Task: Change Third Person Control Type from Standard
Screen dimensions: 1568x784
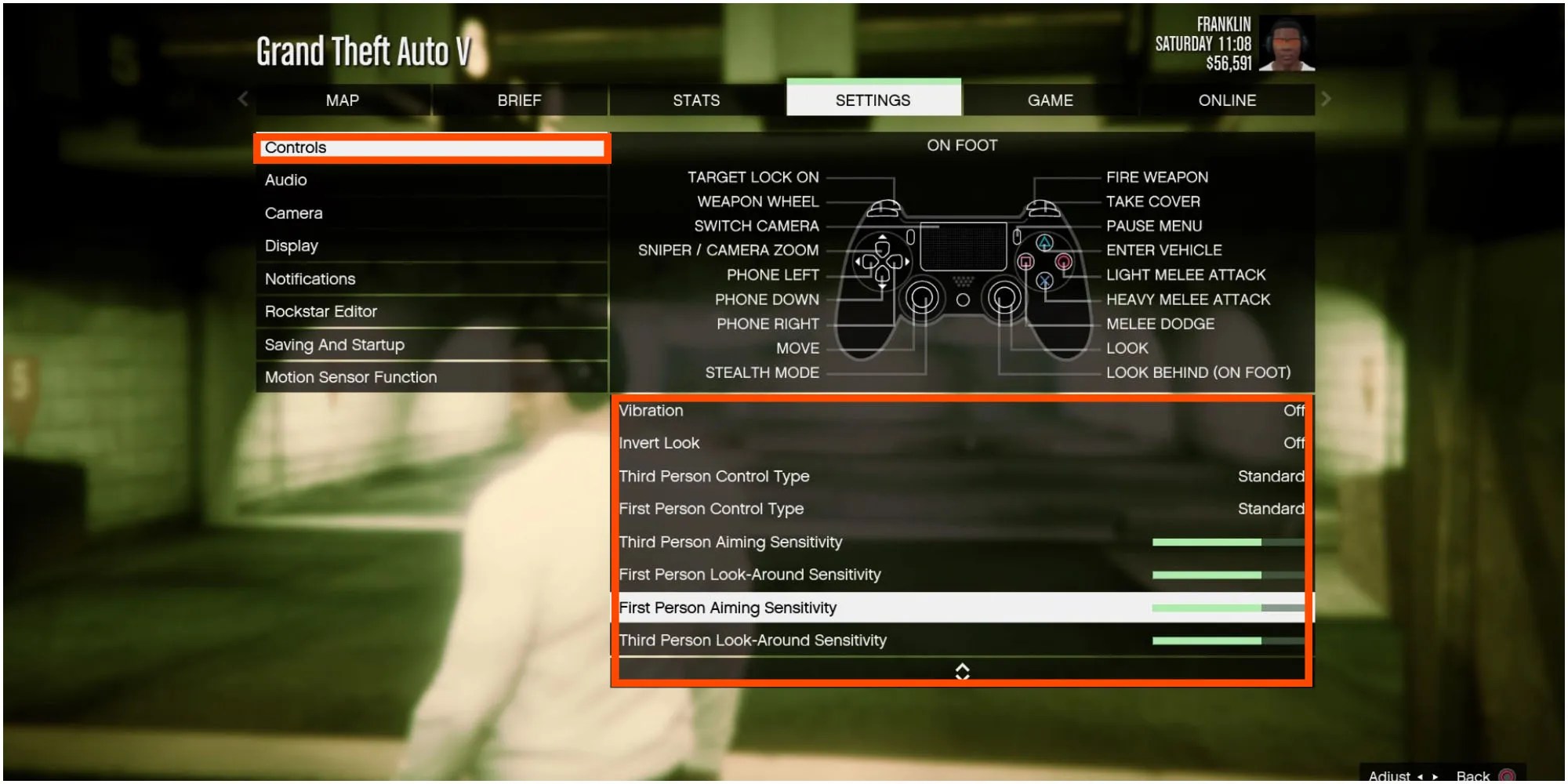Action: coord(960,476)
